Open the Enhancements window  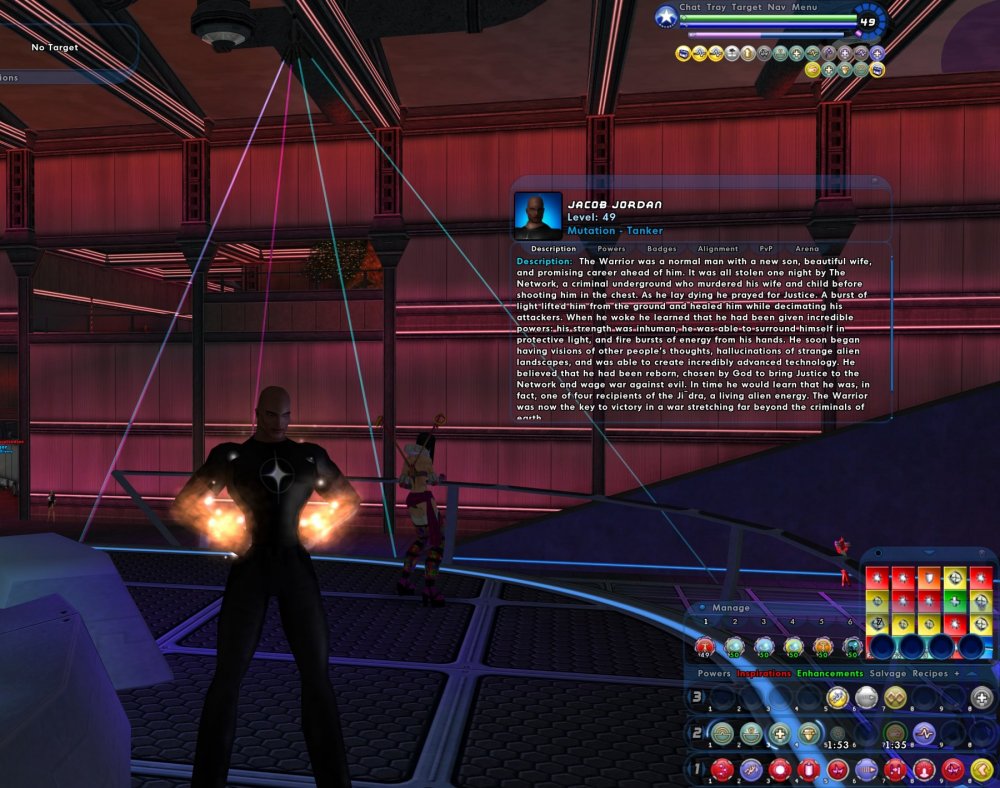830,674
